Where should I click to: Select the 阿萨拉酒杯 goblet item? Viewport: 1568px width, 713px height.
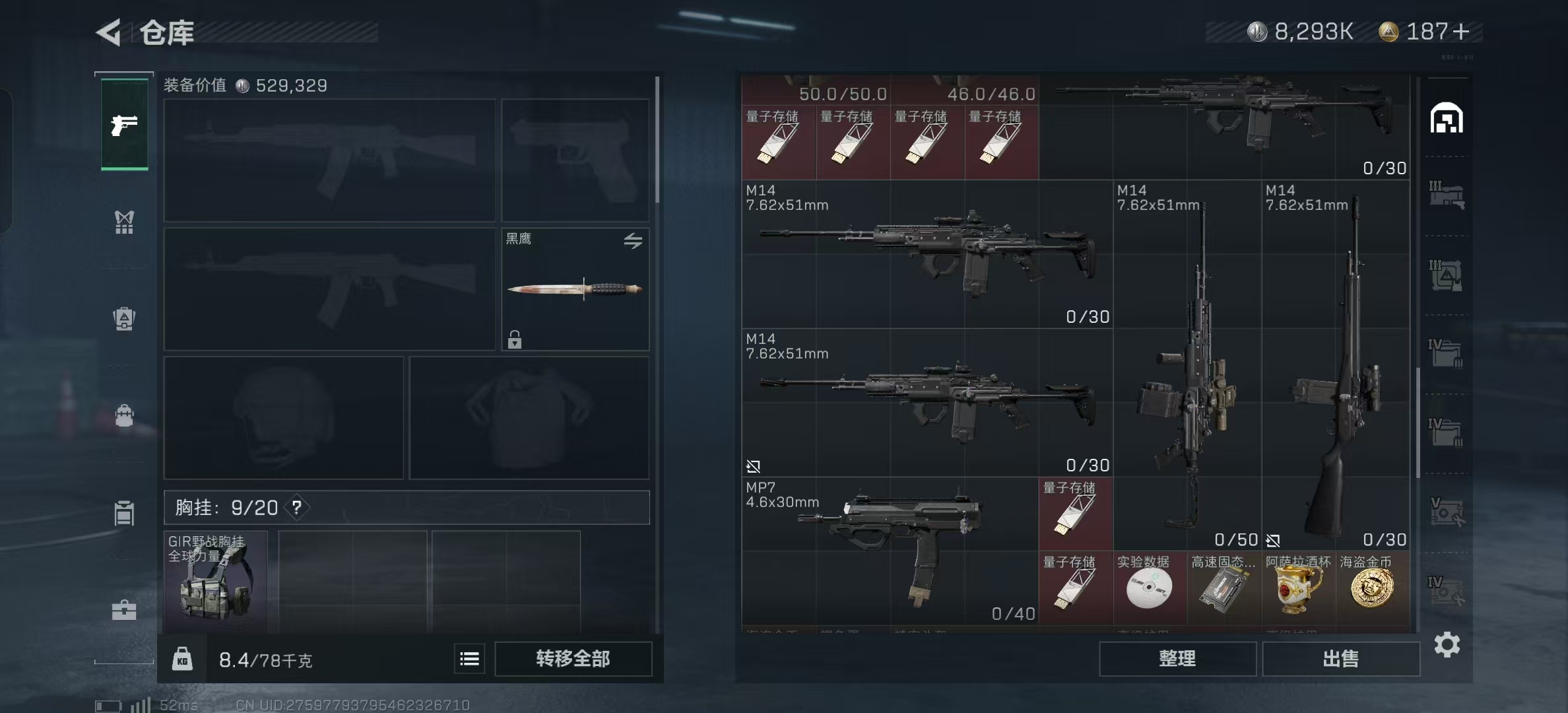pos(1298,587)
